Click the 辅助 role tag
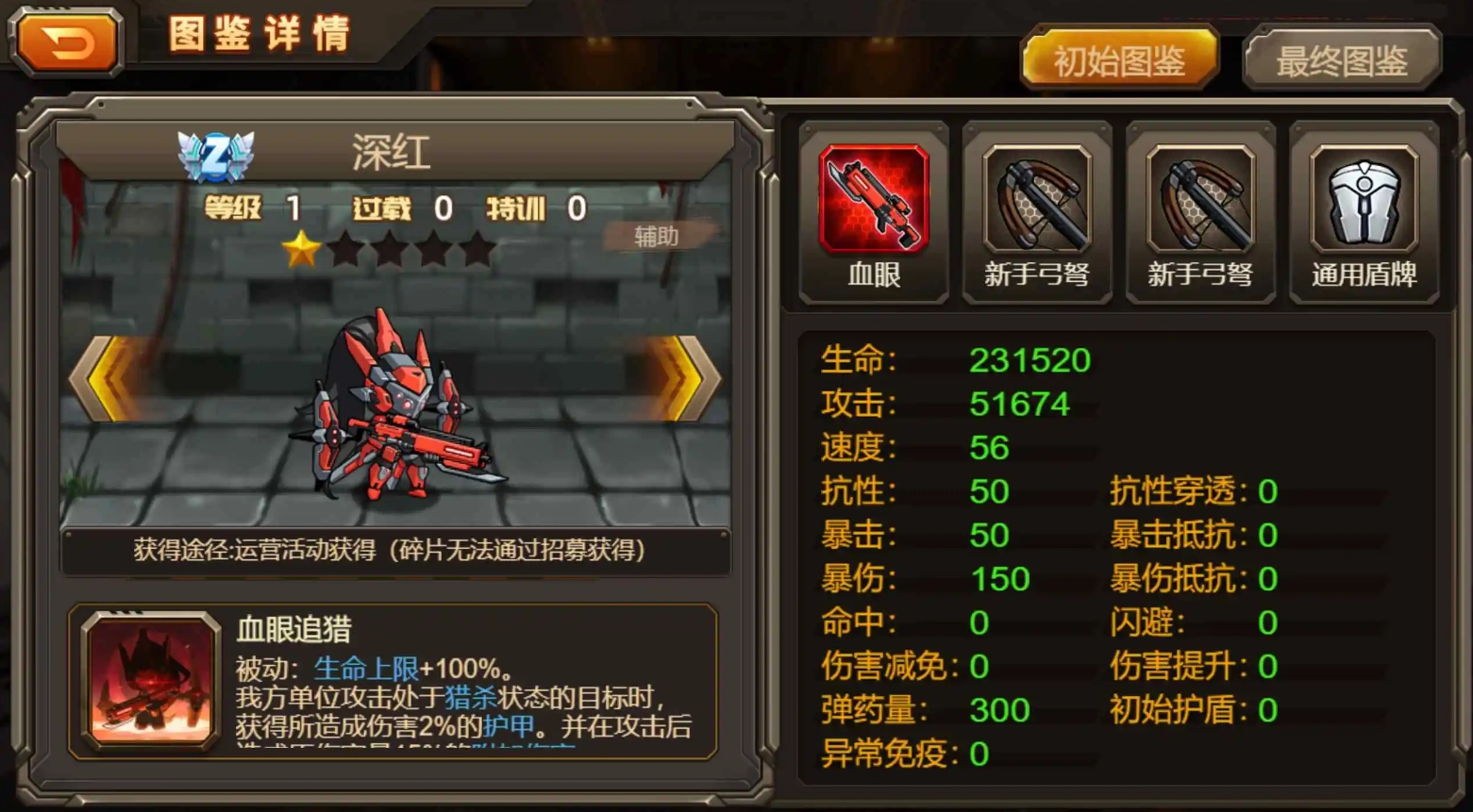Screen dimensions: 1473x812 click(x=657, y=236)
